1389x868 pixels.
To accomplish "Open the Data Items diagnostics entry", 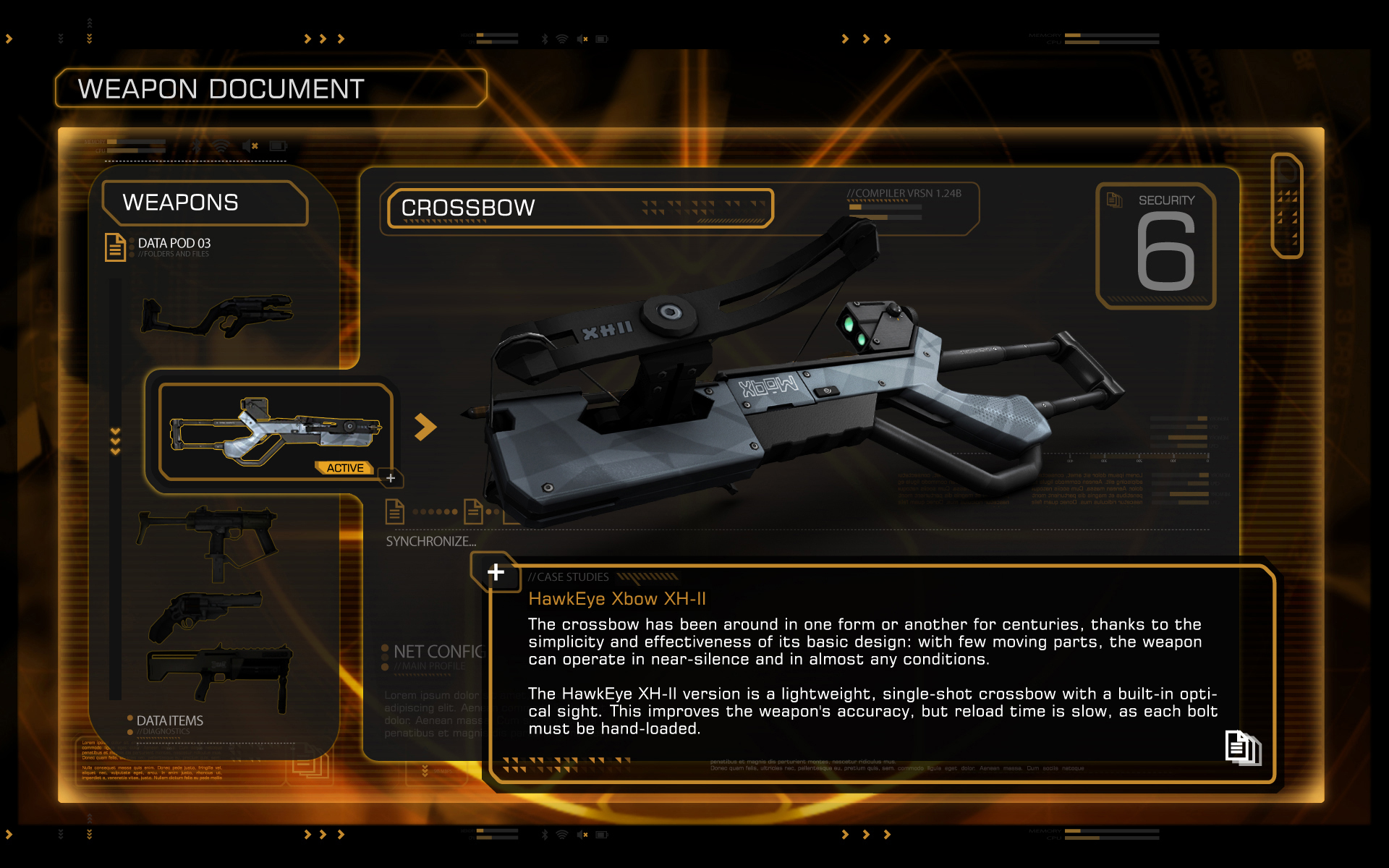I will point(169,723).
